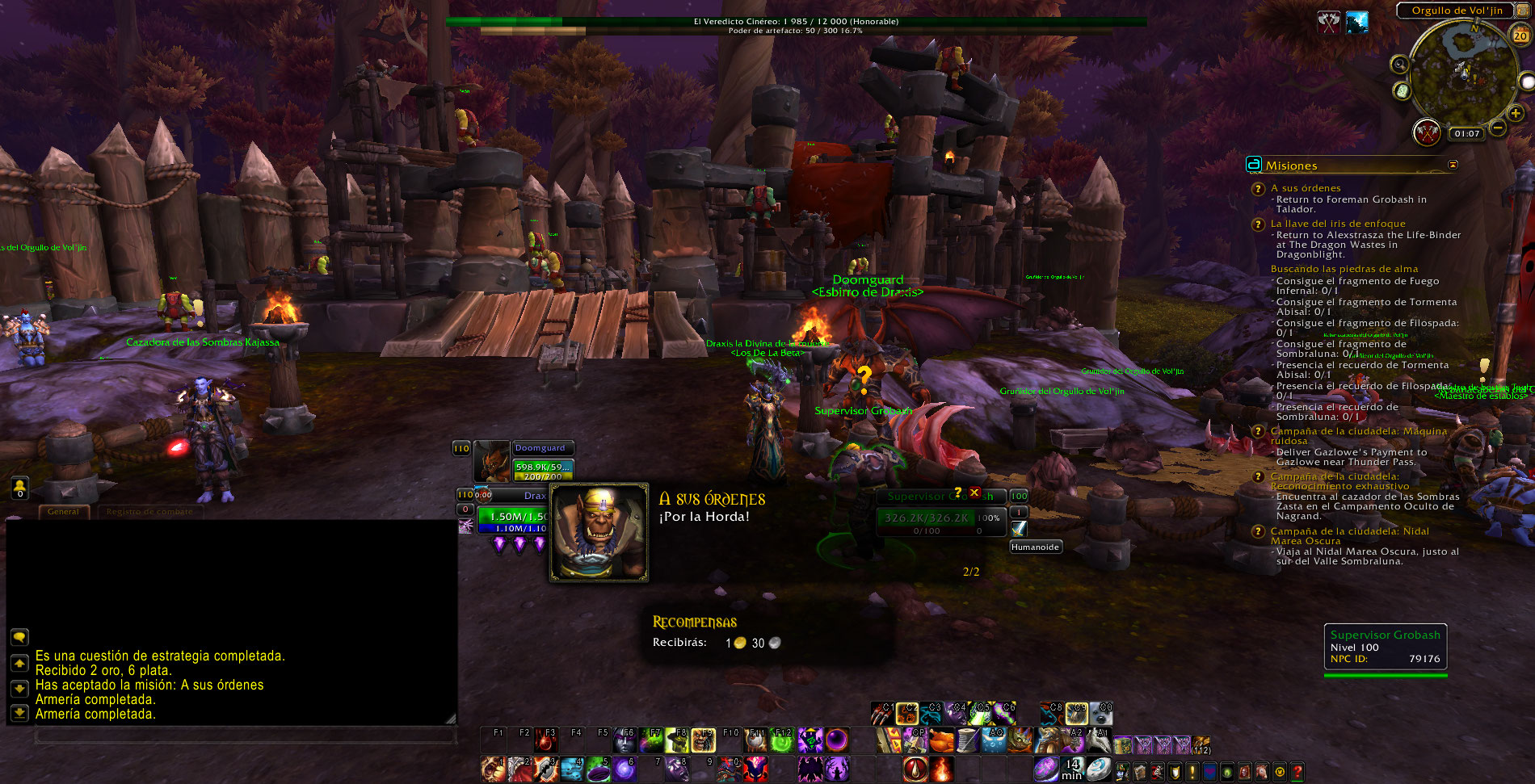This screenshot has width=1535, height=784.
Task: Close the Supervisor Grobash target frame
Action: (x=974, y=493)
